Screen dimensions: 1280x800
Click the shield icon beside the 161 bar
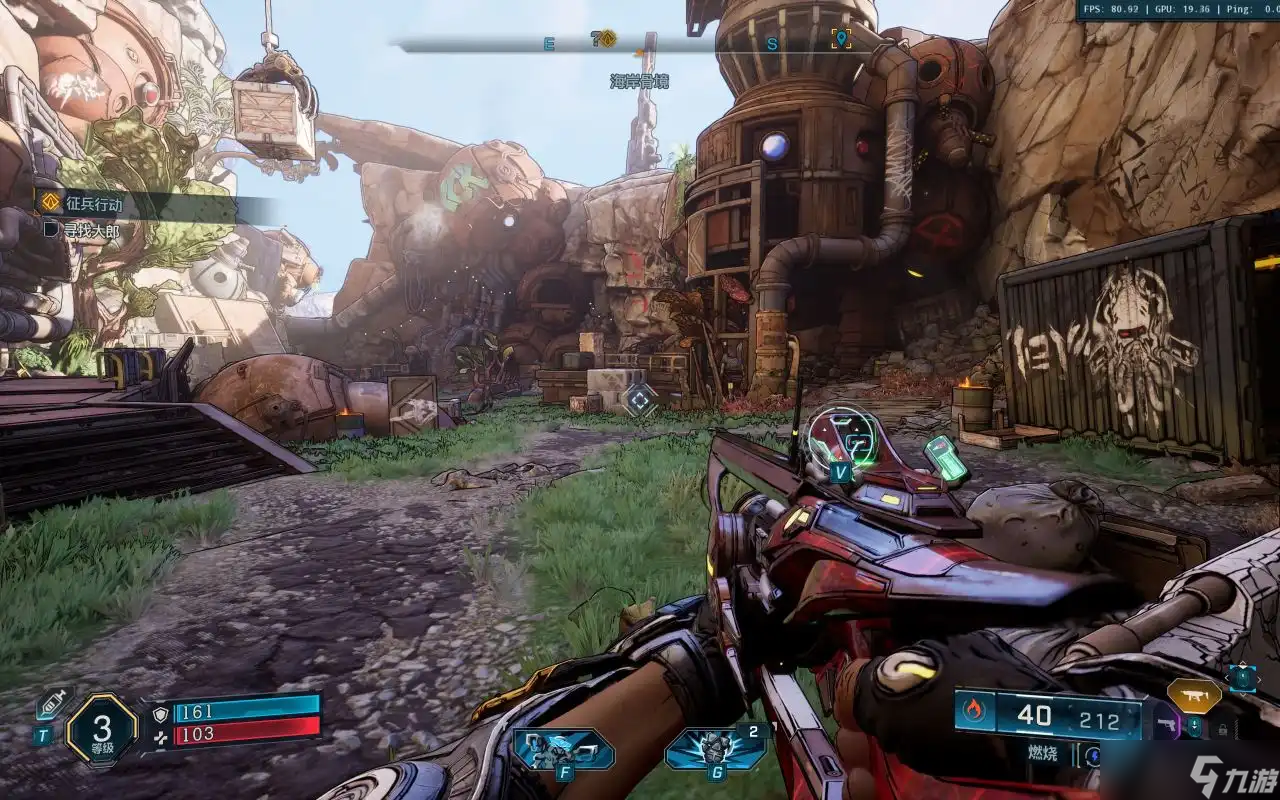pyautogui.click(x=160, y=713)
